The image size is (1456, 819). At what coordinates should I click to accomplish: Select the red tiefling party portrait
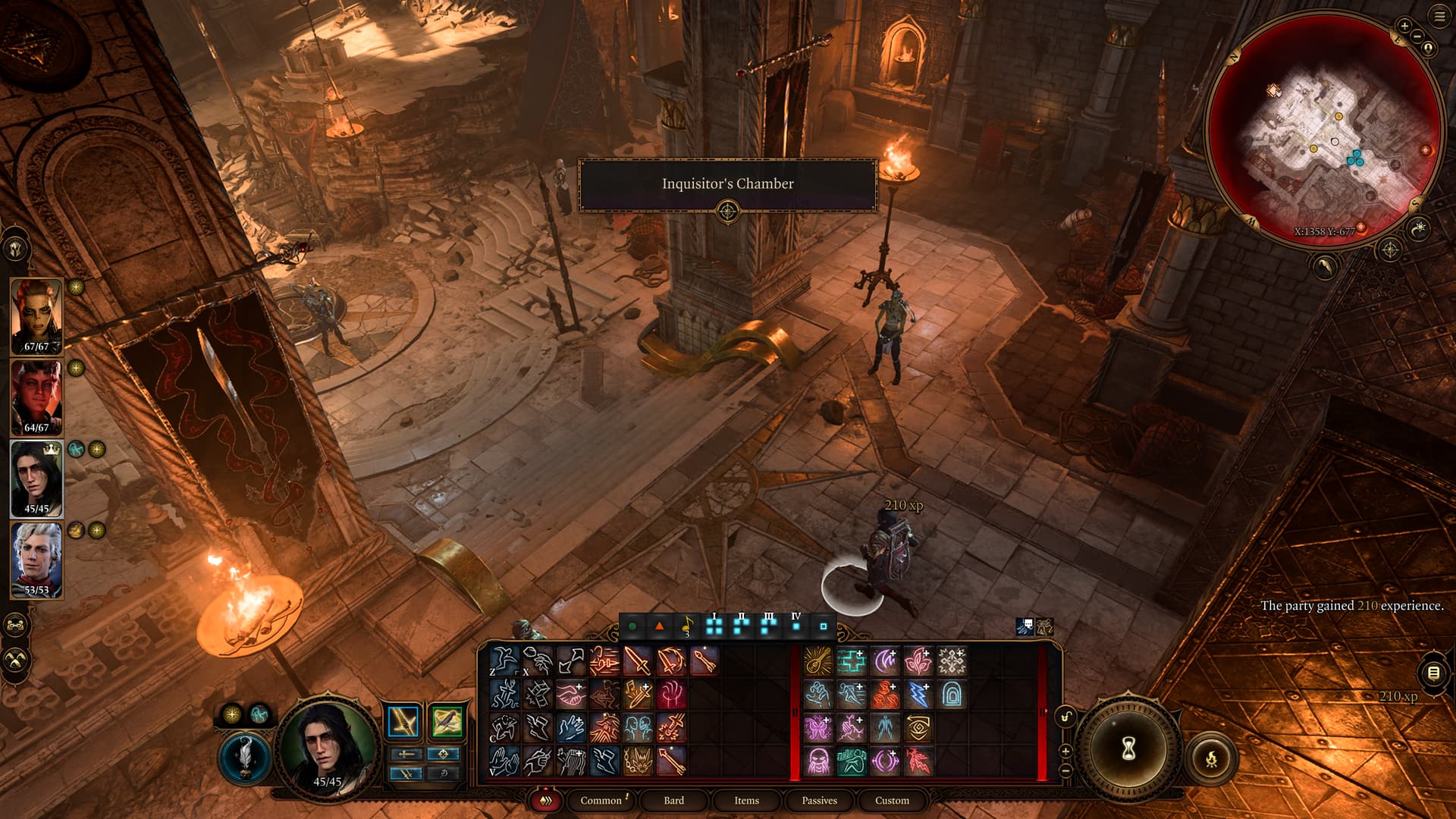(36, 397)
